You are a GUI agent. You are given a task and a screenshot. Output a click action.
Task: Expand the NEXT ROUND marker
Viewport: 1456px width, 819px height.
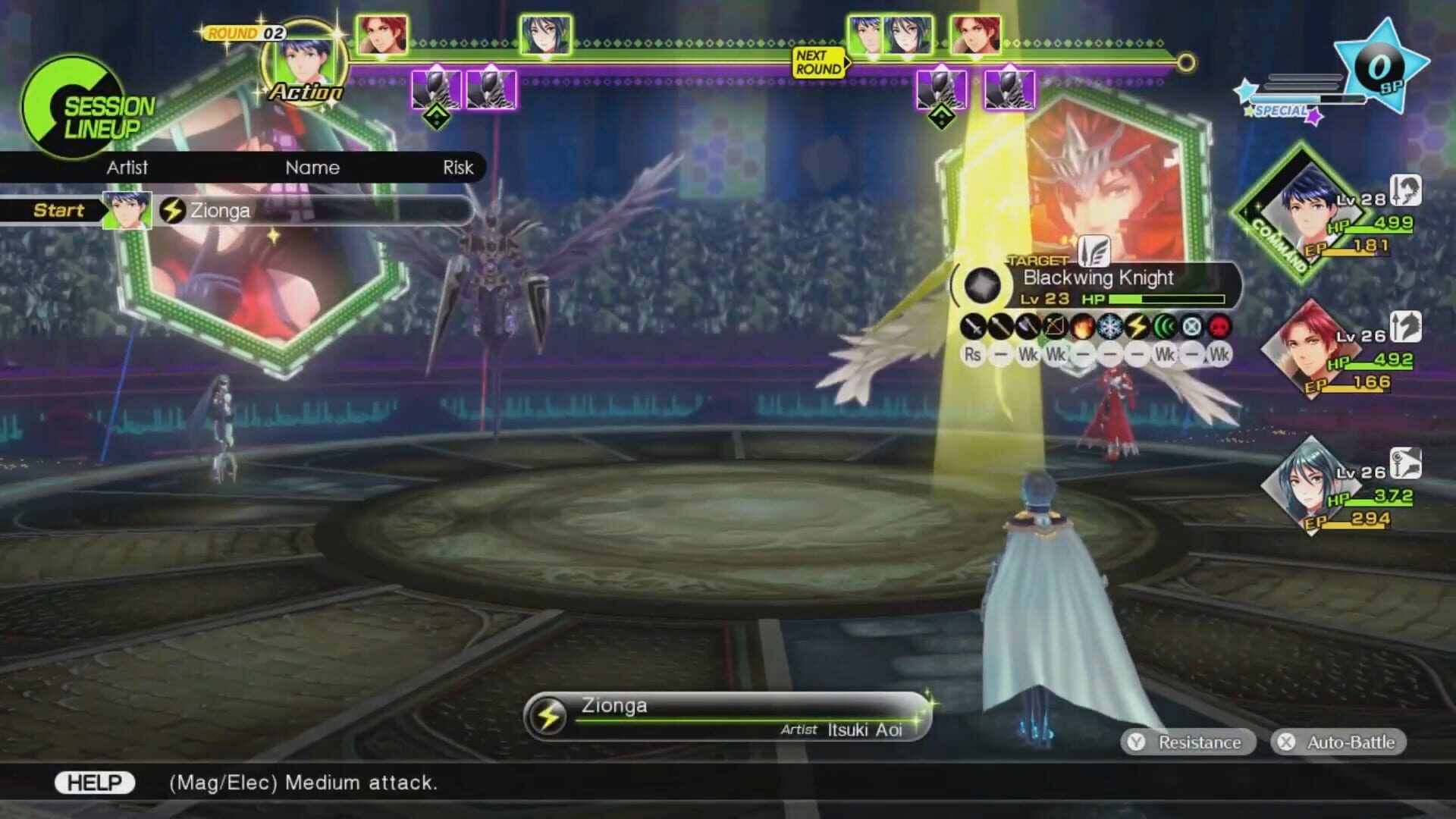[817, 61]
